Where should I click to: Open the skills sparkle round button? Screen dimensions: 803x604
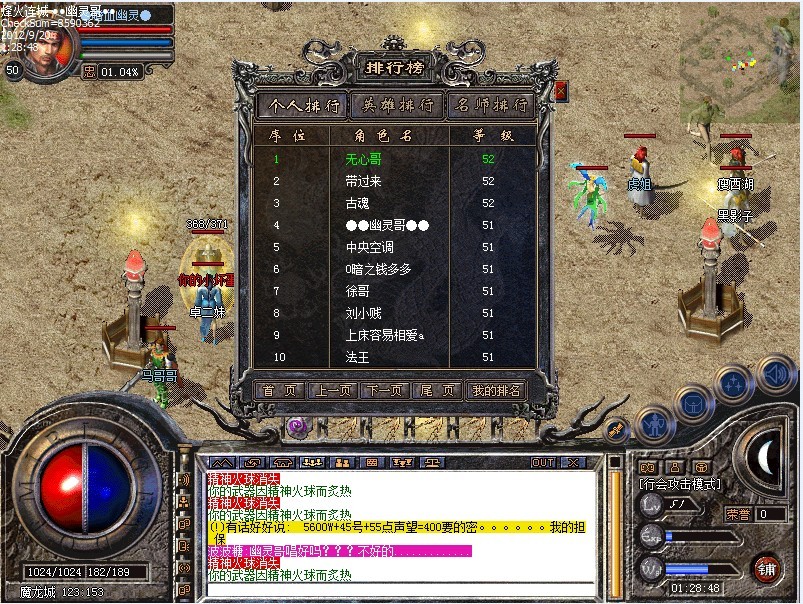point(735,382)
